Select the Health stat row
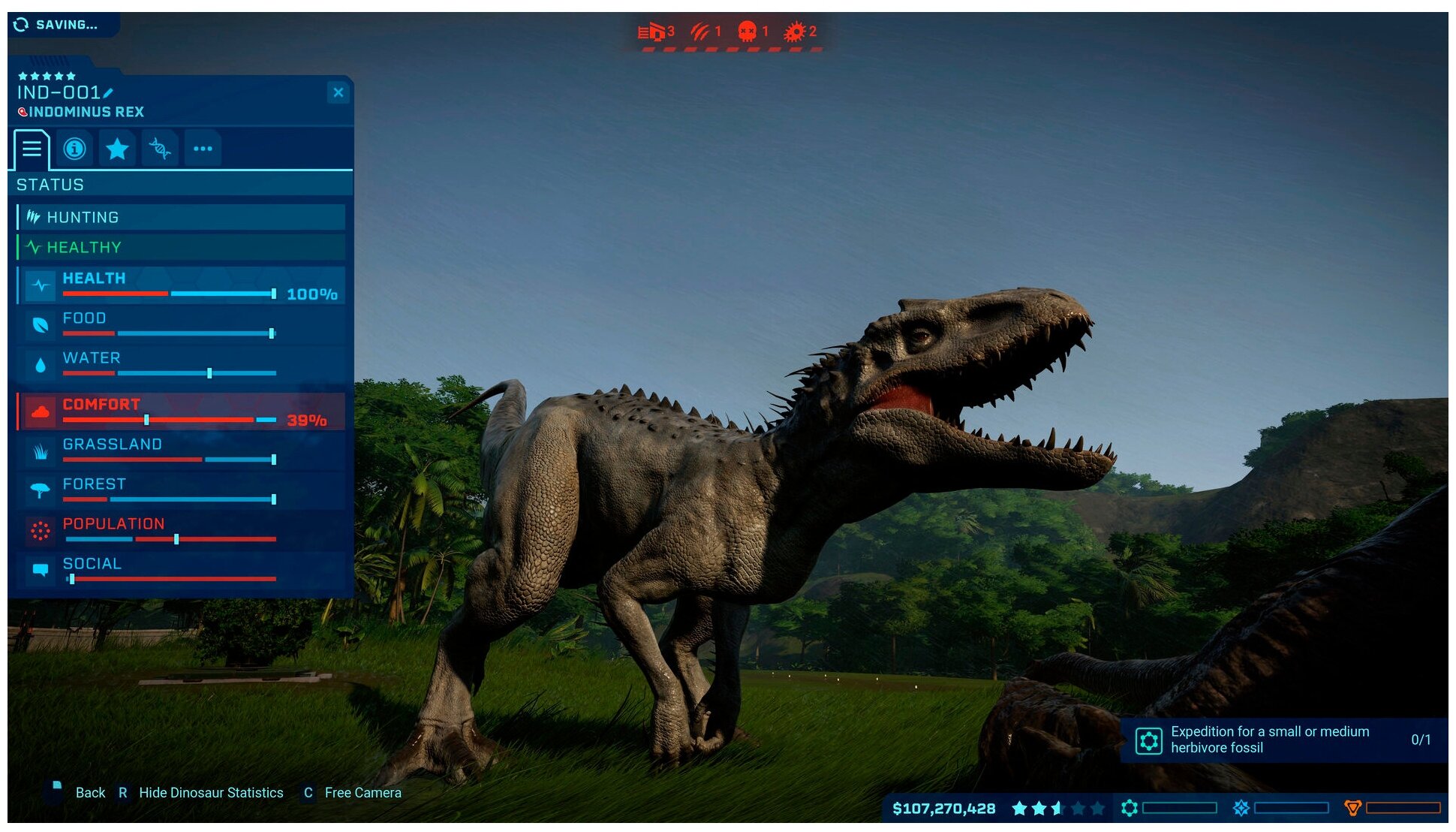Image resolution: width=1456 pixels, height=832 pixels. 180,285
